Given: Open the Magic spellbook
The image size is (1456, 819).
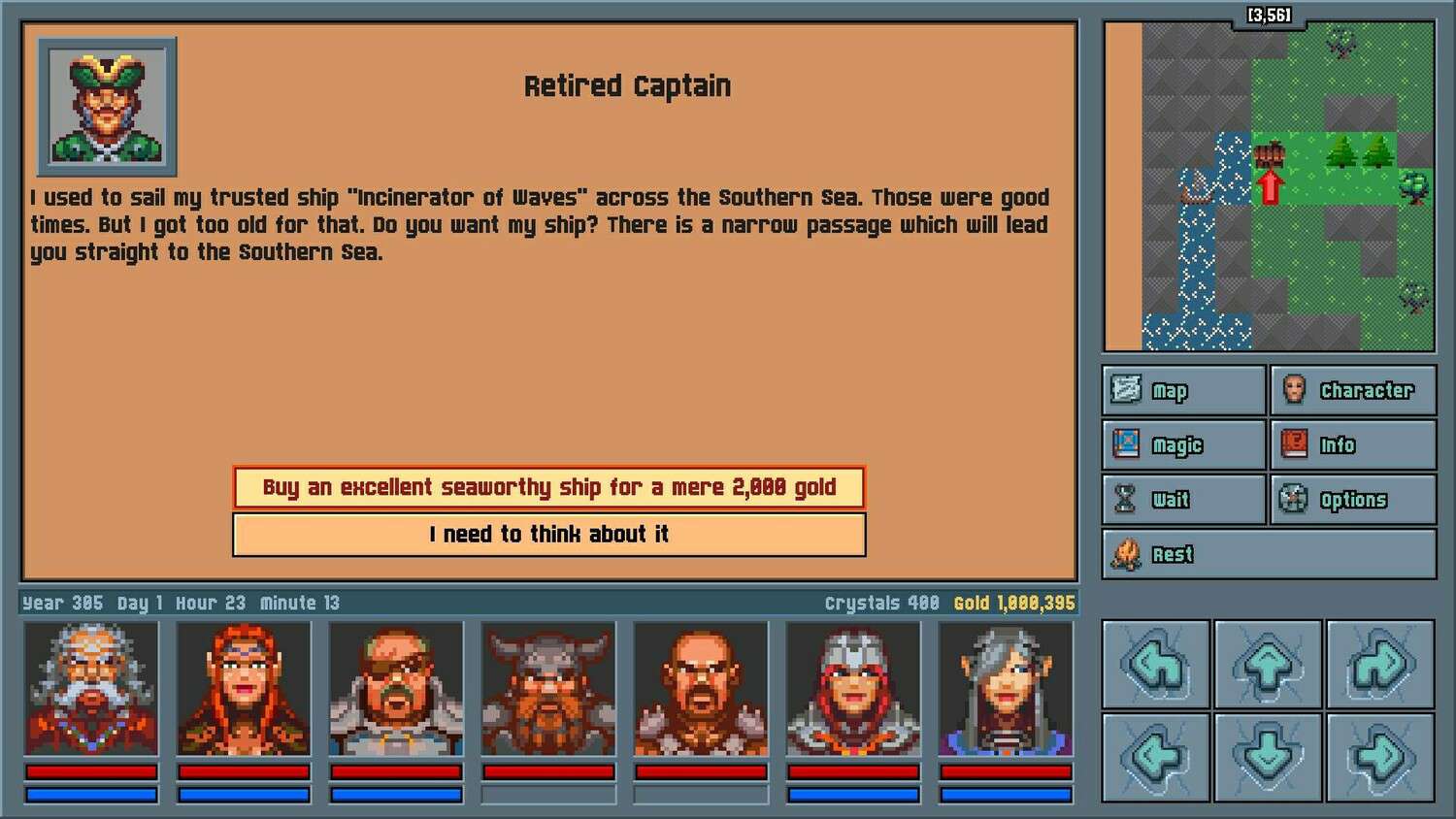Looking at the screenshot, I should click(1184, 445).
